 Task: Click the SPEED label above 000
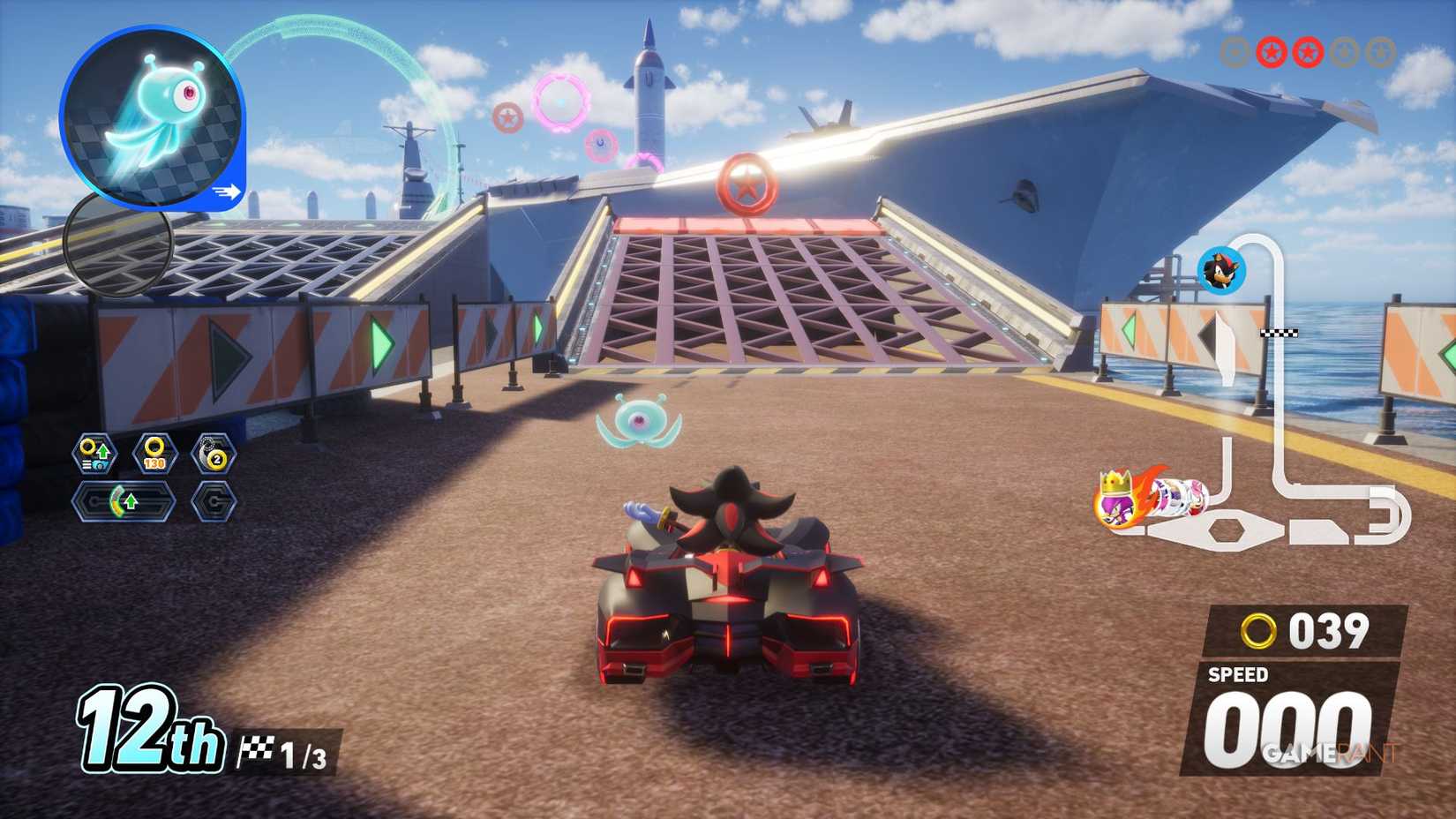point(1239,674)
